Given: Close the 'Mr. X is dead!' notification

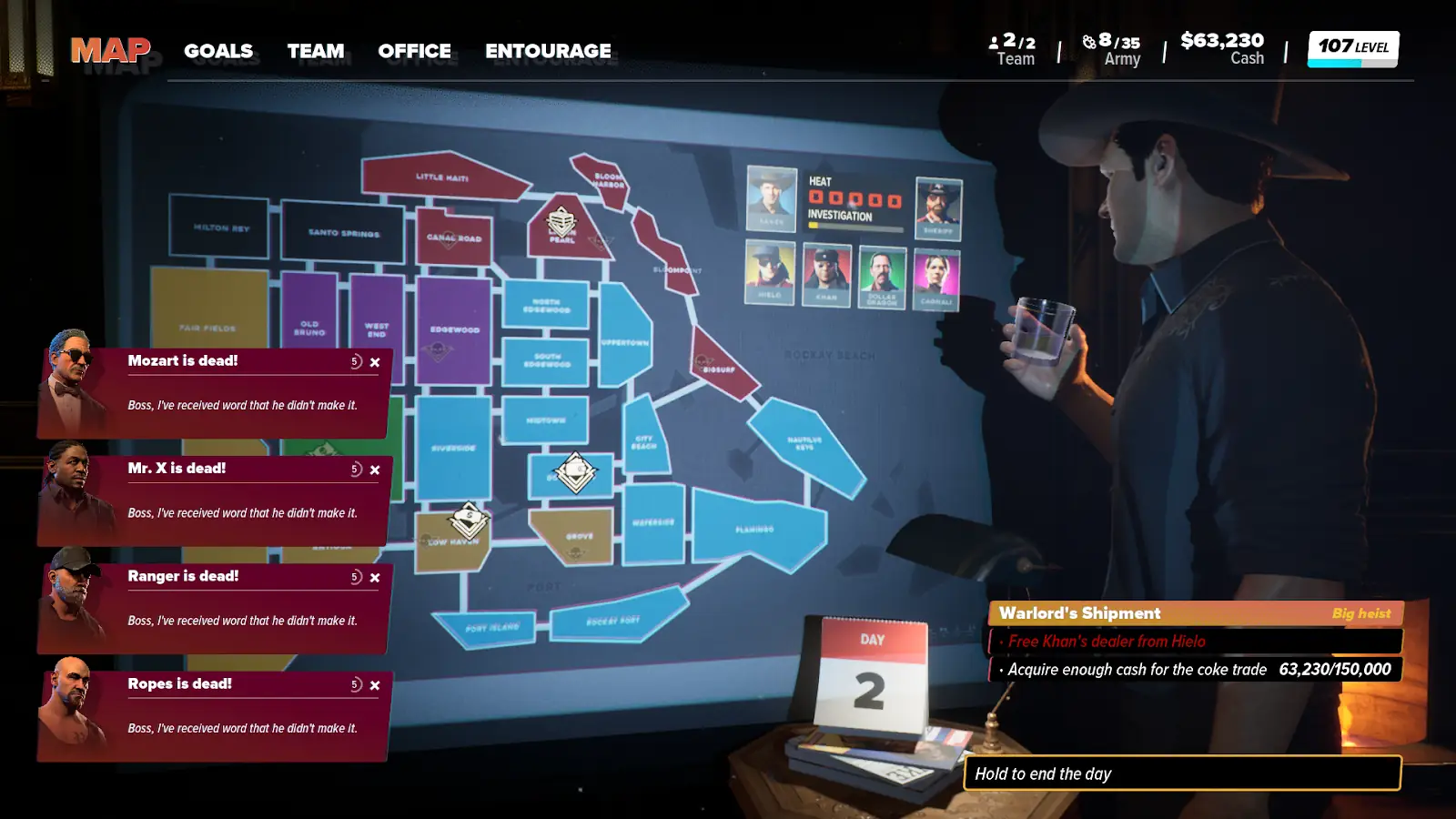Looking at the screenshot, I should point(375,470).
